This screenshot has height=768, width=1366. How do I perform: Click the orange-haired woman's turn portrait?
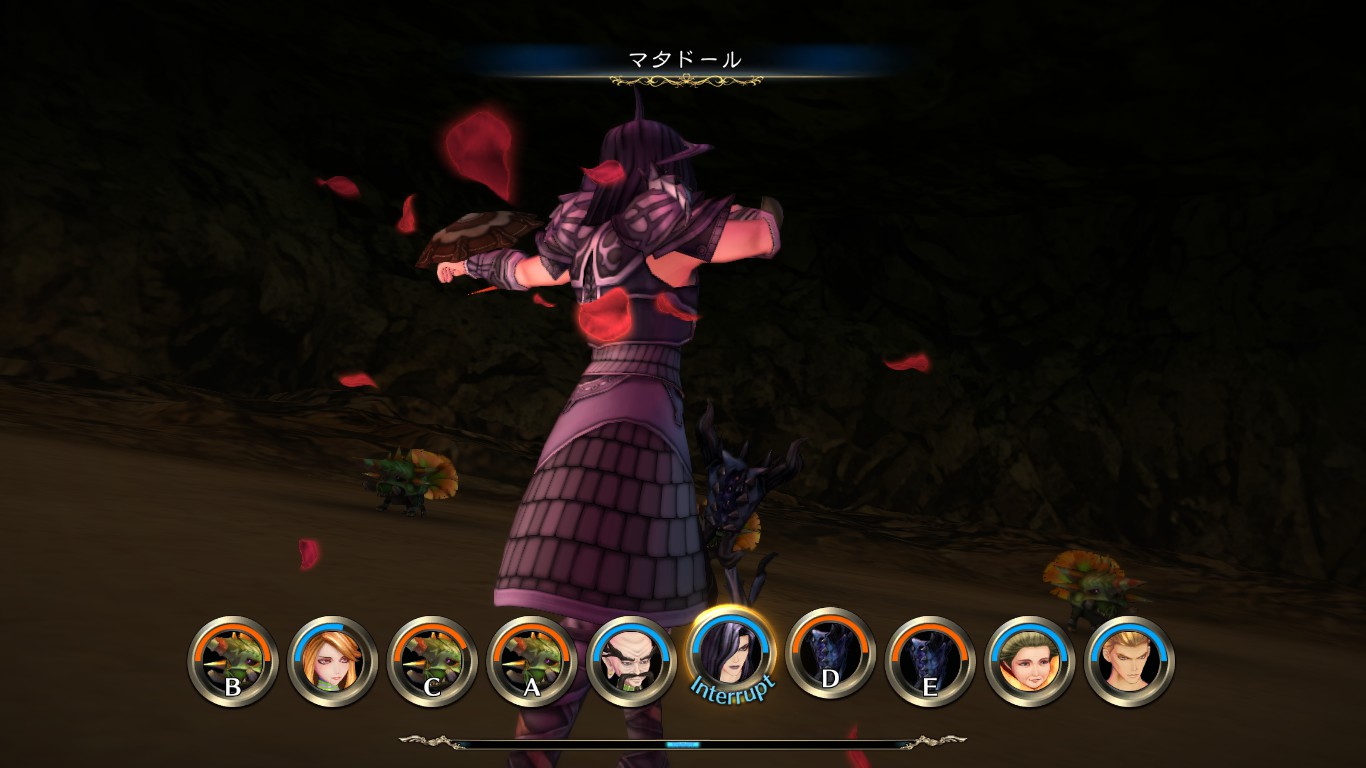[332, 660]
